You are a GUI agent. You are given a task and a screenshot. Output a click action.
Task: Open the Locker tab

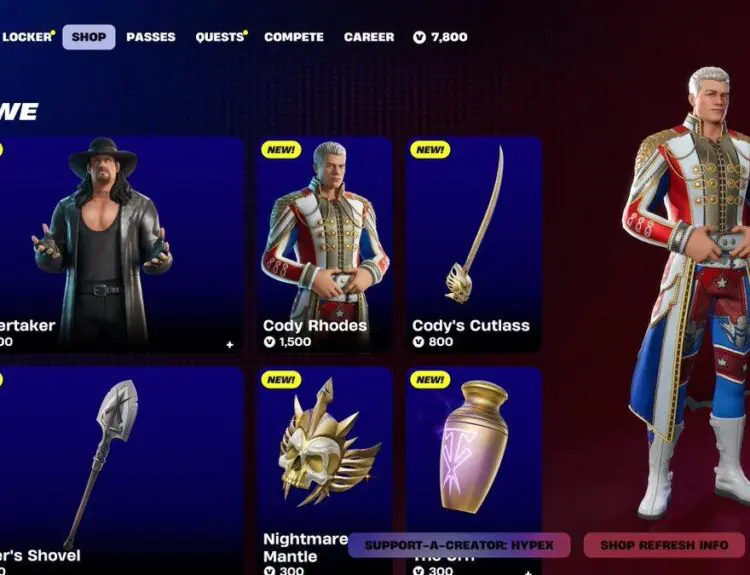(x=26, y=37)
